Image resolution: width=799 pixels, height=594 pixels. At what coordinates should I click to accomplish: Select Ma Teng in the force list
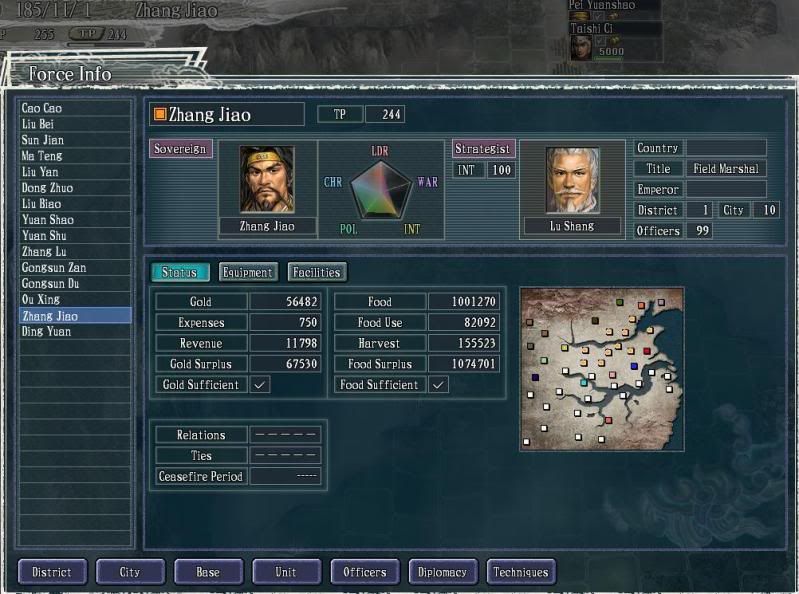click(x=75, y=156)
